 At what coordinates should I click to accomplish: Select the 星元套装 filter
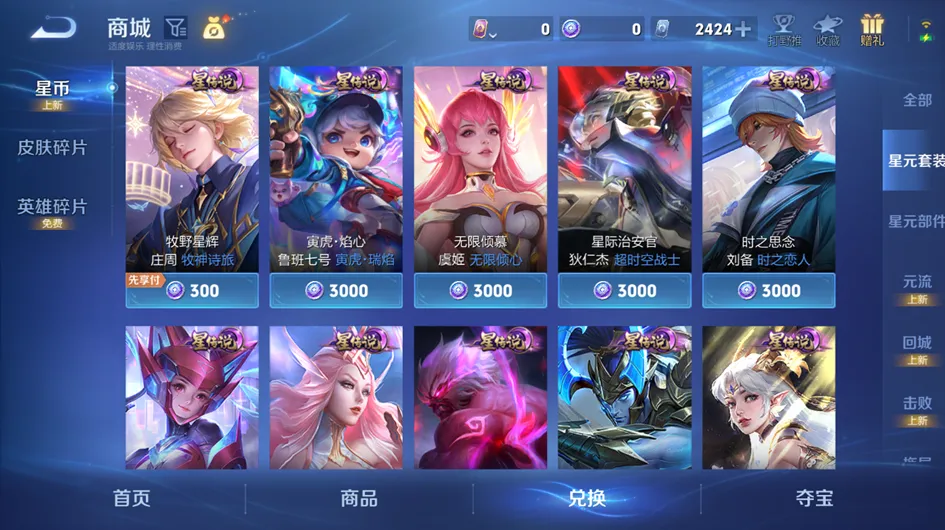coord(915,160)
